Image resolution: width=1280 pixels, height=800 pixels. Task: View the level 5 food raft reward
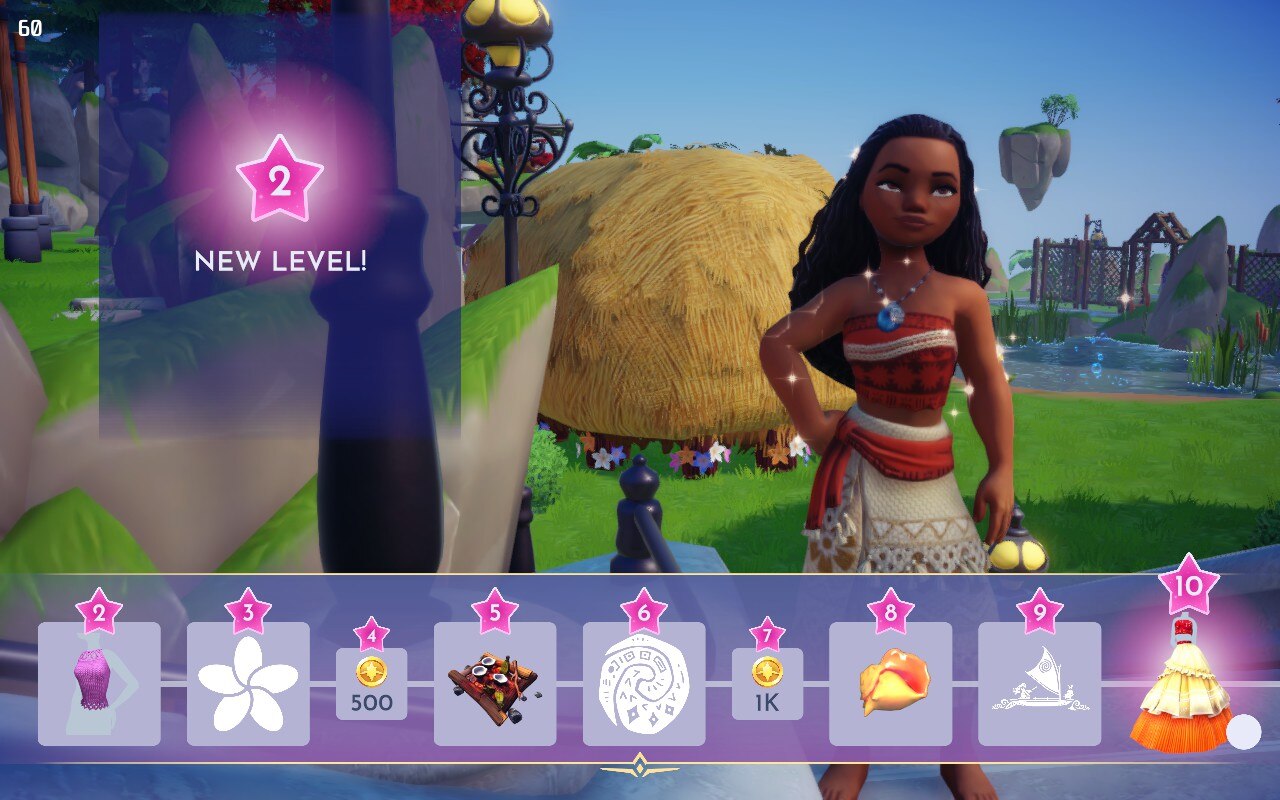click(495, 684)
